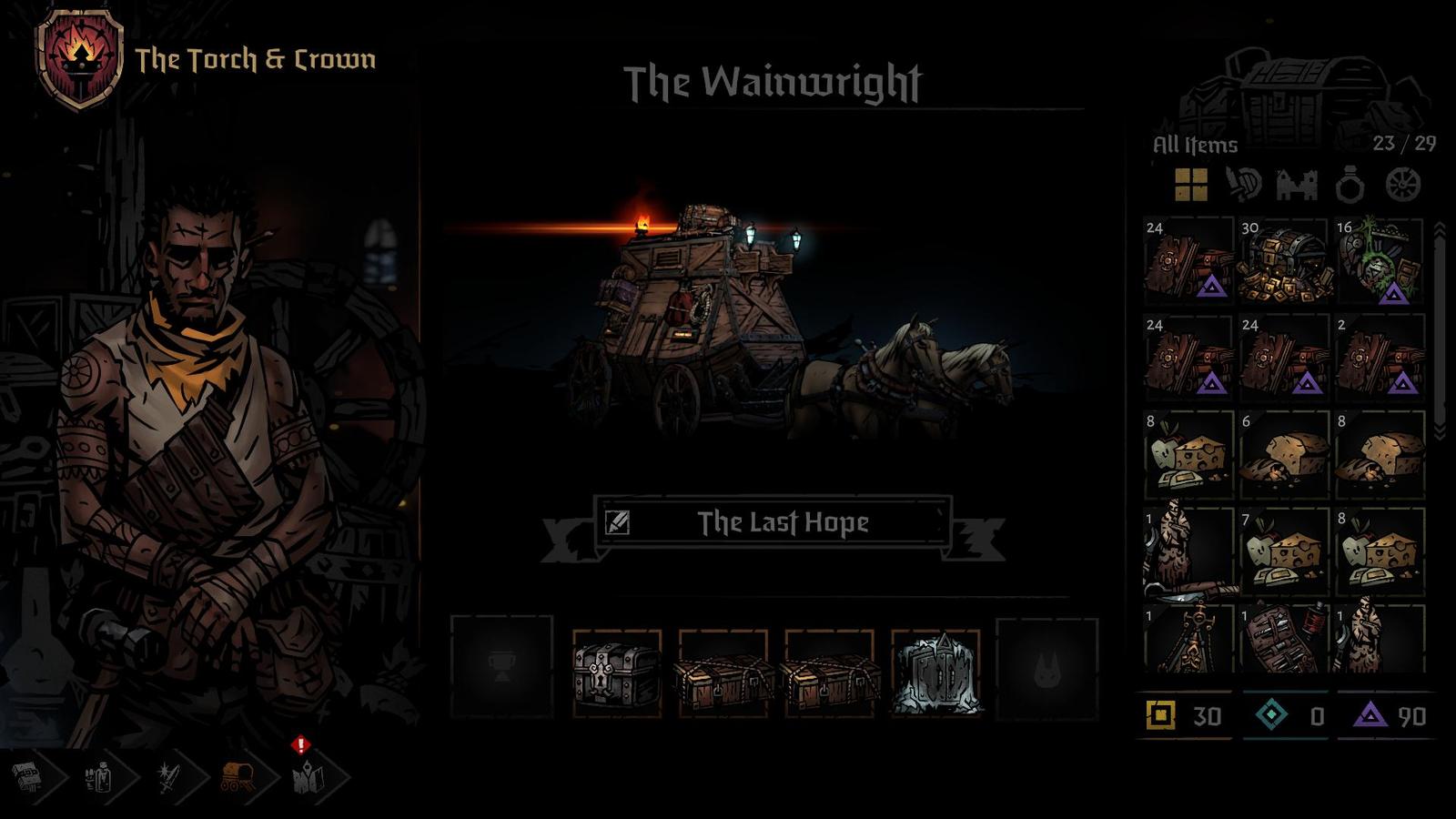
Task: Select the ice-covered armored stagecoach item
Action: (935, 672)
